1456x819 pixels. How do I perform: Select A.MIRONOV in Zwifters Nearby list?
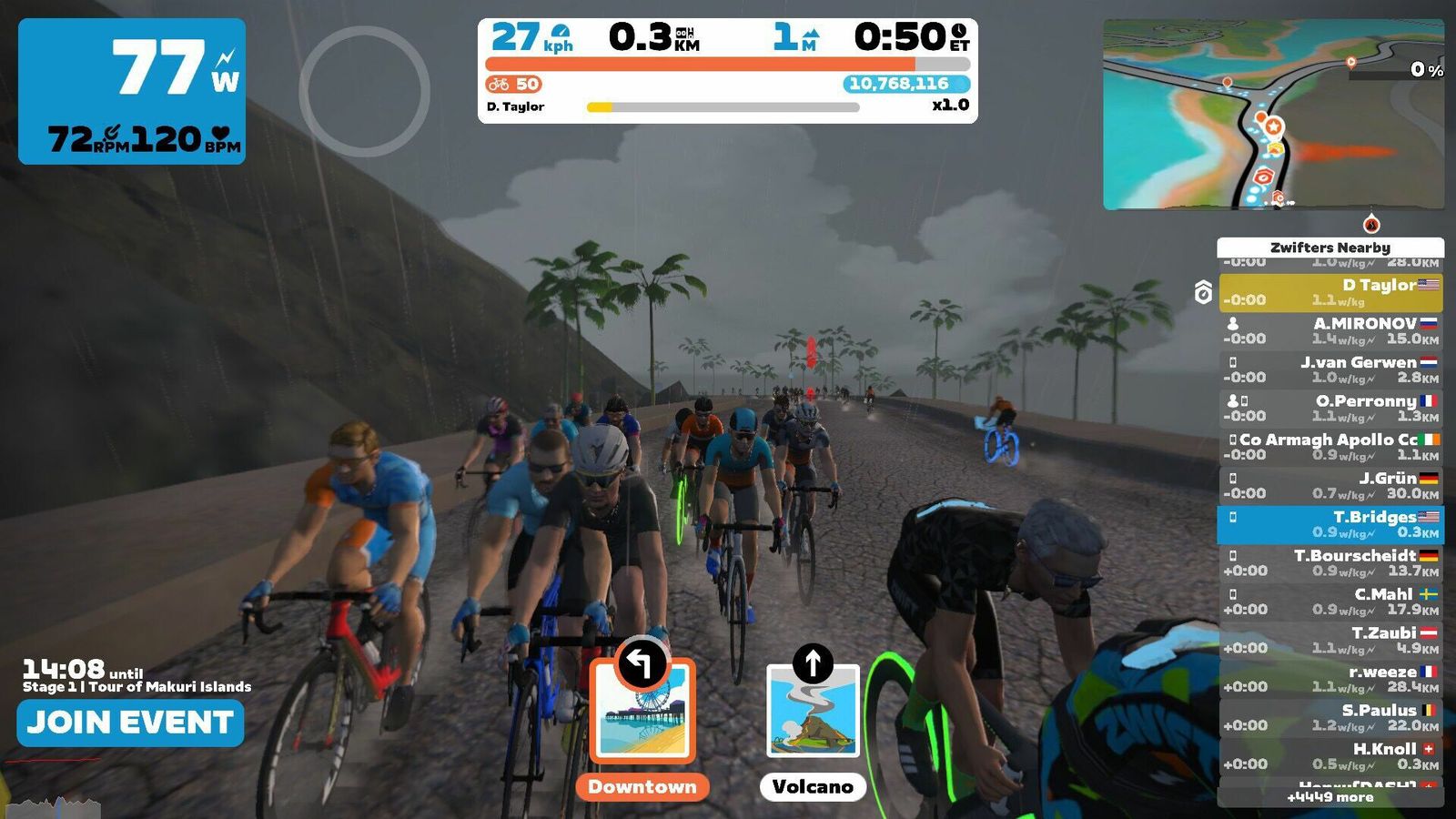1330,331
